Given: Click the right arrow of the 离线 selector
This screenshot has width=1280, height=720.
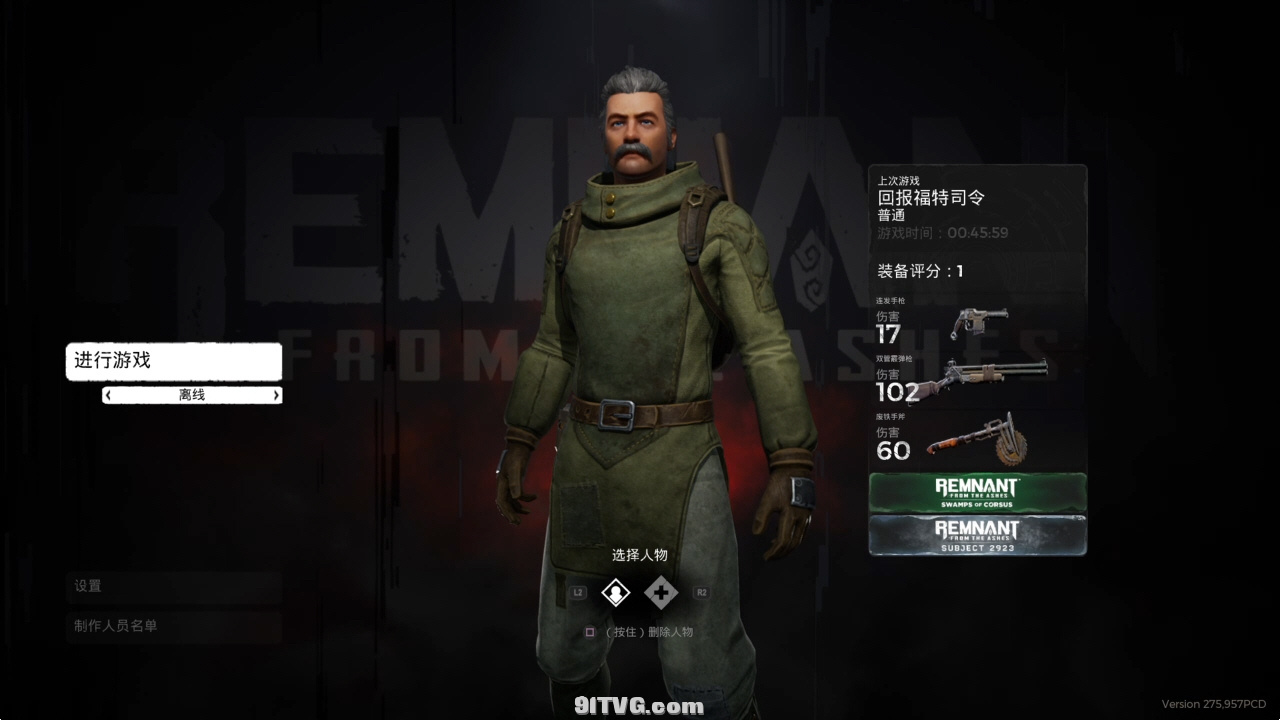Looking at the screenshot, I should pos(276,395).
